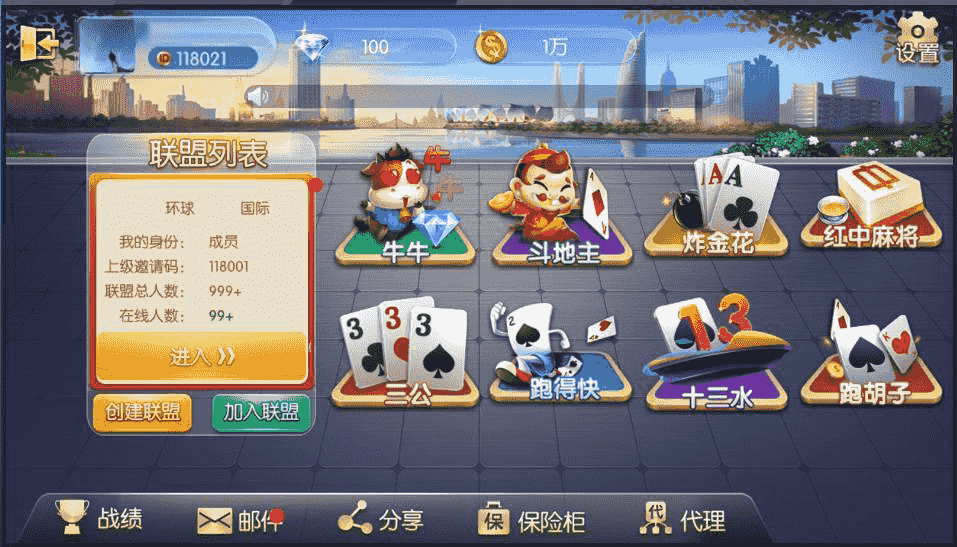Tap the diamond currency icon
957x547 pixels.
point(311,46)
